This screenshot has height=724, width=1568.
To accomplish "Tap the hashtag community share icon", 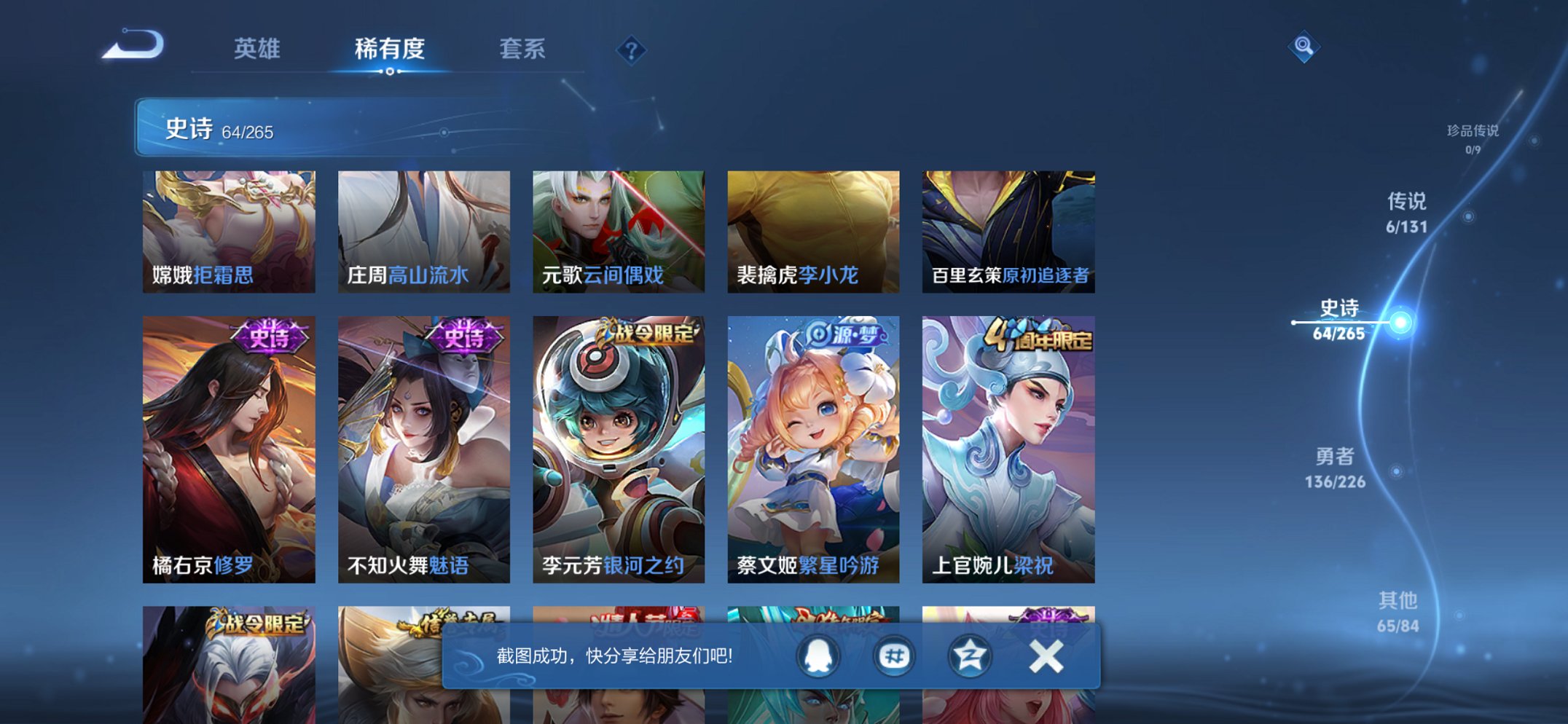I will [x=894, y=655].
